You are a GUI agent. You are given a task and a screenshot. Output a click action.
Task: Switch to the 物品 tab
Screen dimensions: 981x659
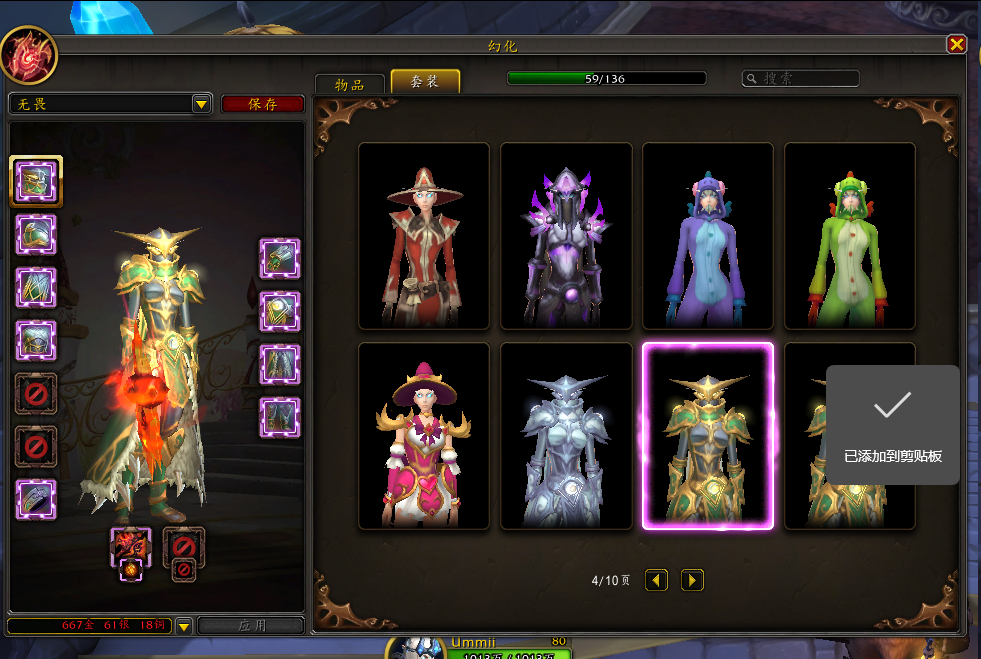pos(350,84)
